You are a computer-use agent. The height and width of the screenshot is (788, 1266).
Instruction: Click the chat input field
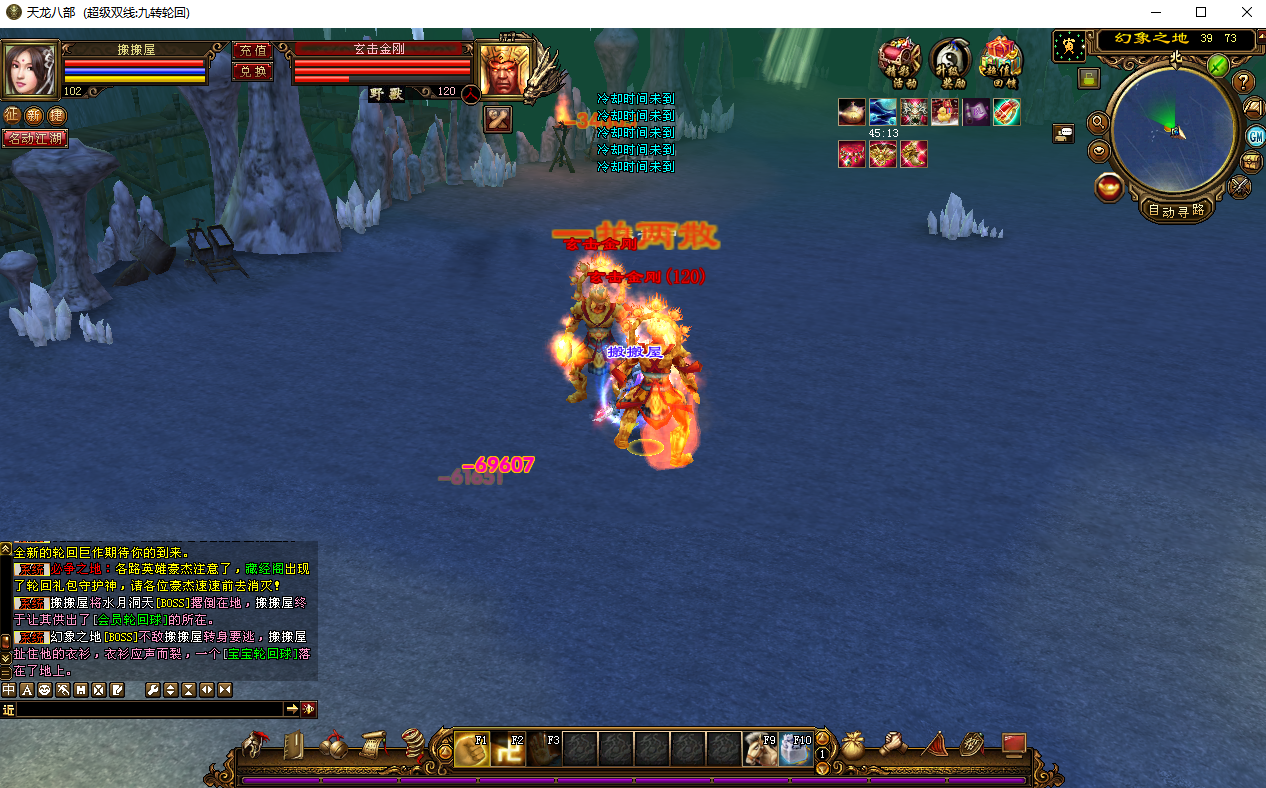click(x=150, y=709)
